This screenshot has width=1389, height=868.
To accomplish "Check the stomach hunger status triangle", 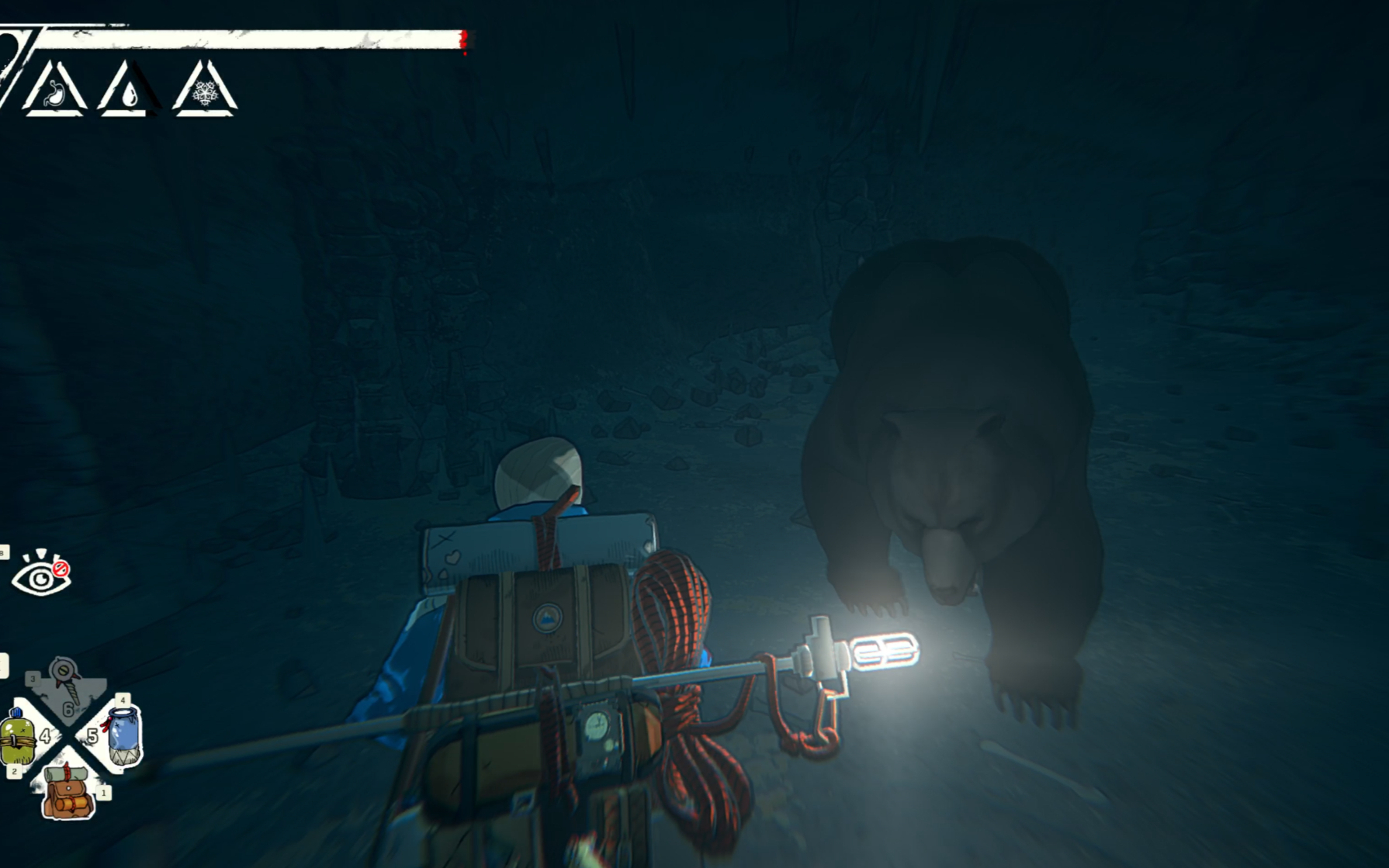I will pyautogui.click(x=54, y=92).
